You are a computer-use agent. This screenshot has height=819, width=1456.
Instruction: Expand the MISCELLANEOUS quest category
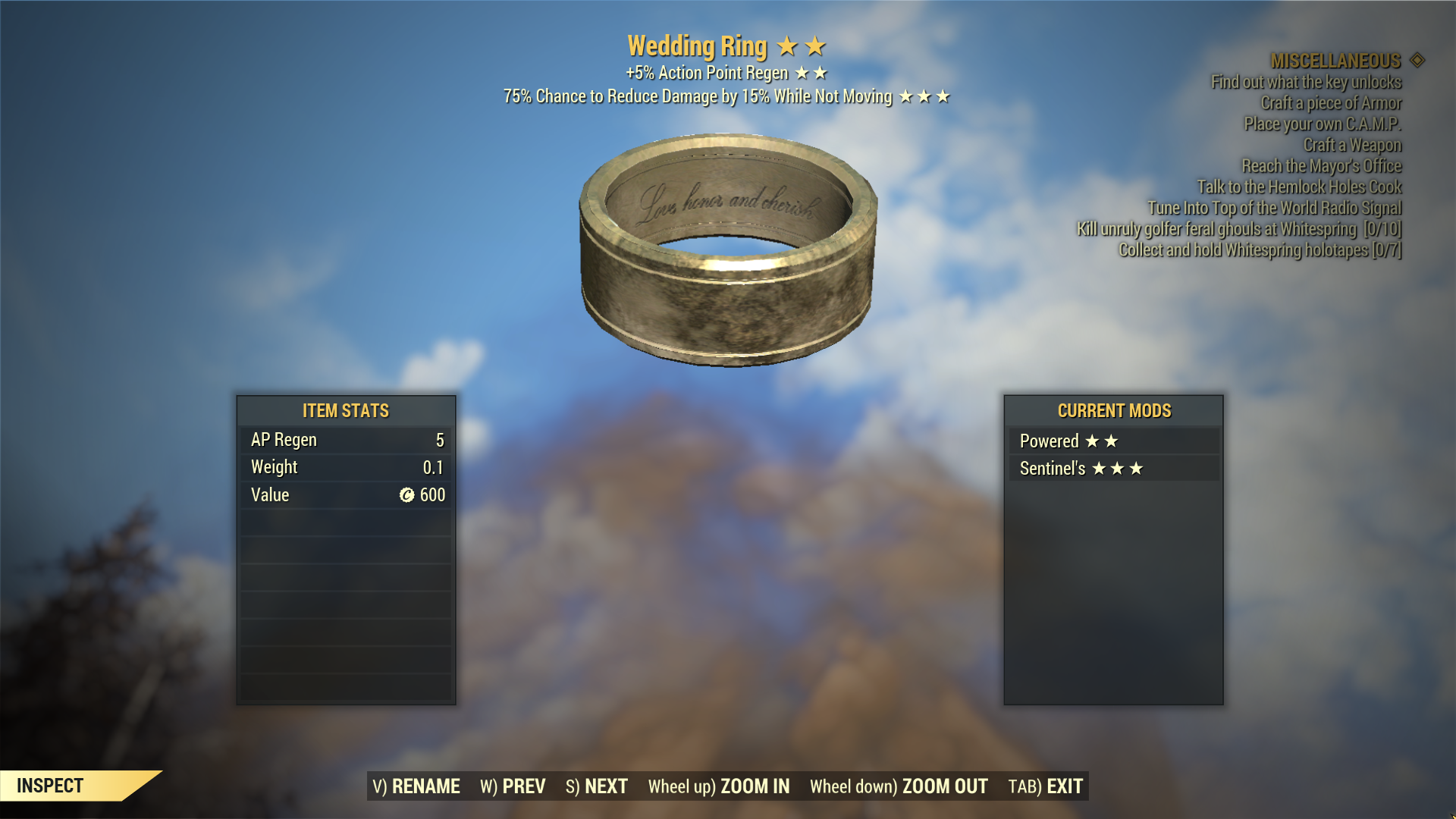1336,62
